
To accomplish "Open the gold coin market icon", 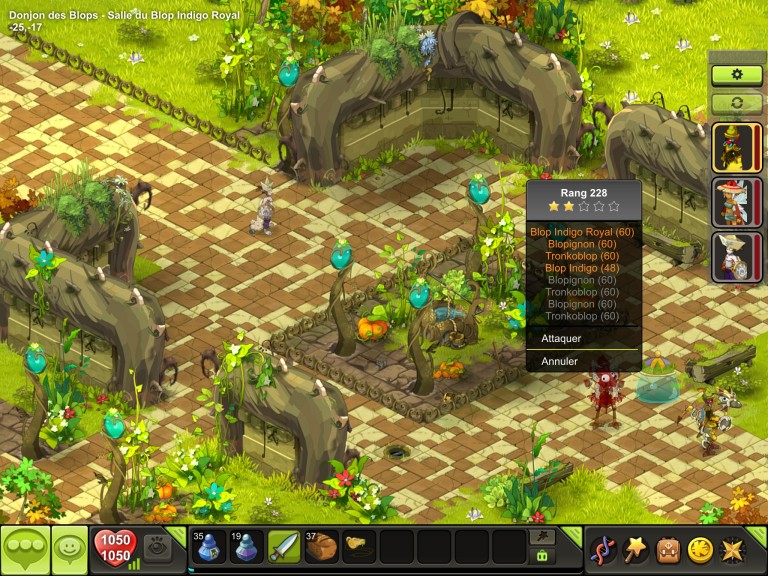I will click(699, 549).
